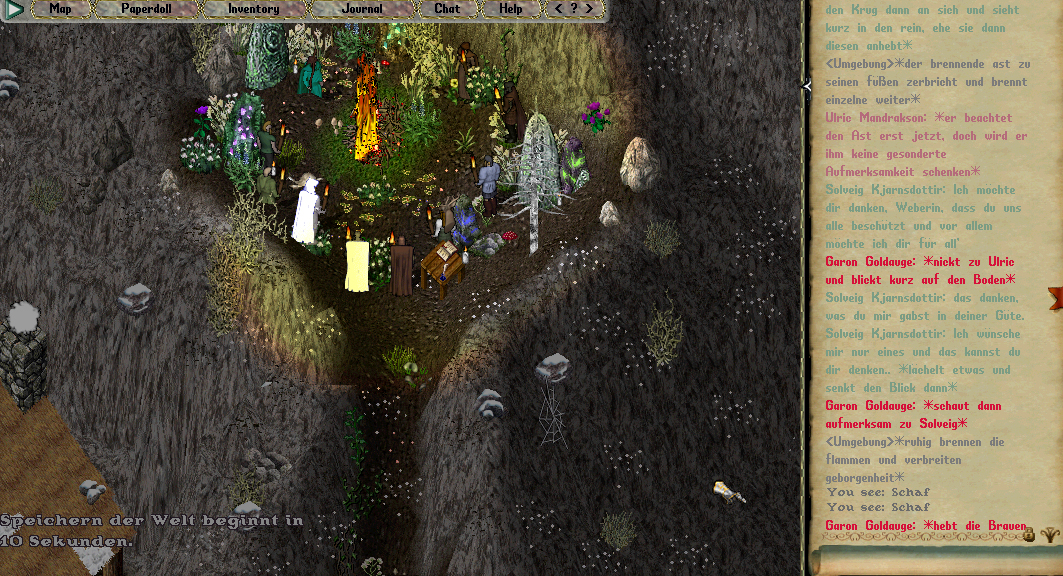Image resolution: width=1063 pixels, height=576 pixels.
Task: Open the Paperdoll character sheet
Action: 146,9
